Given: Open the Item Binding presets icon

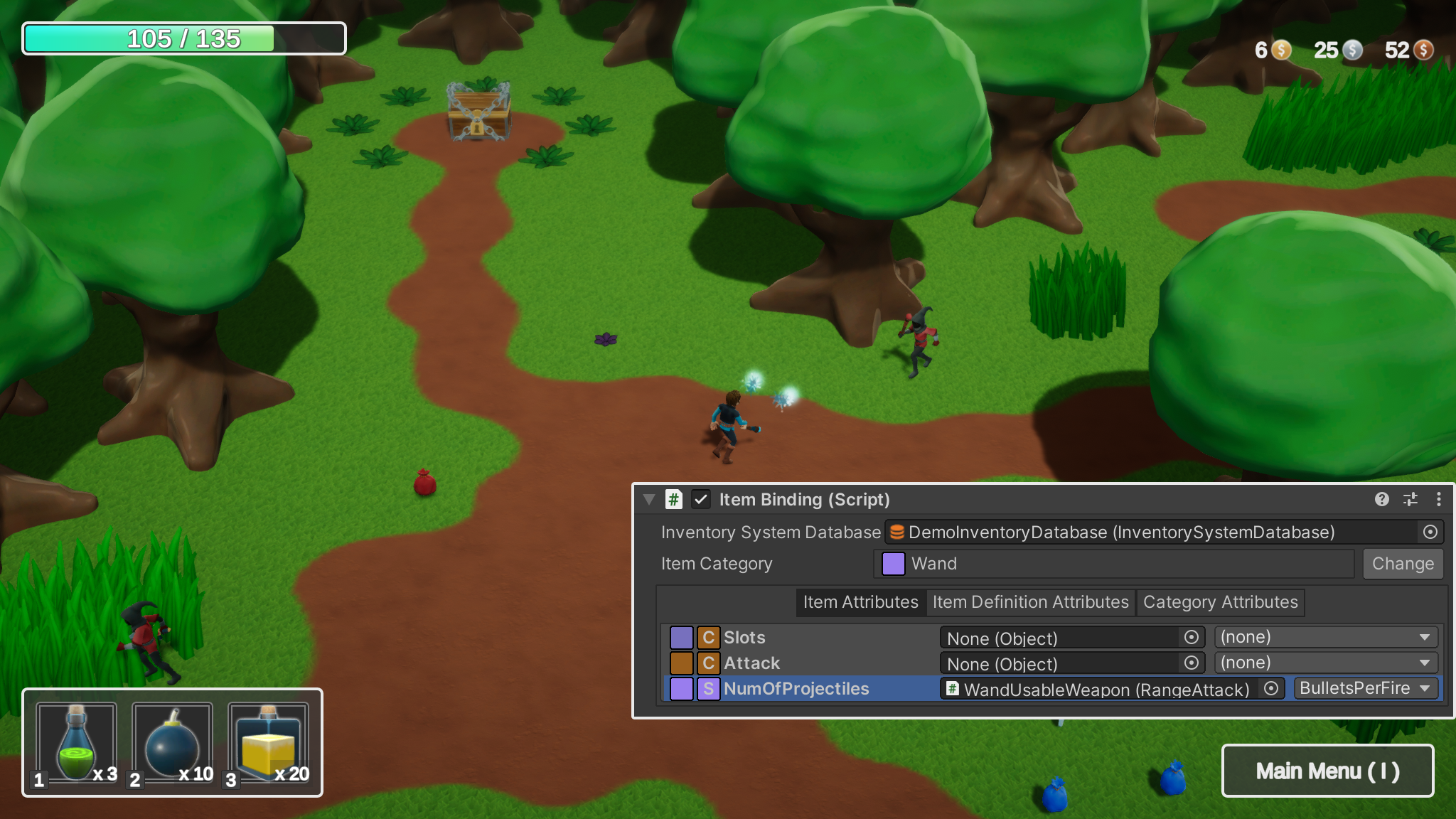Looking at the screenshot, I should click(1410, 500).
